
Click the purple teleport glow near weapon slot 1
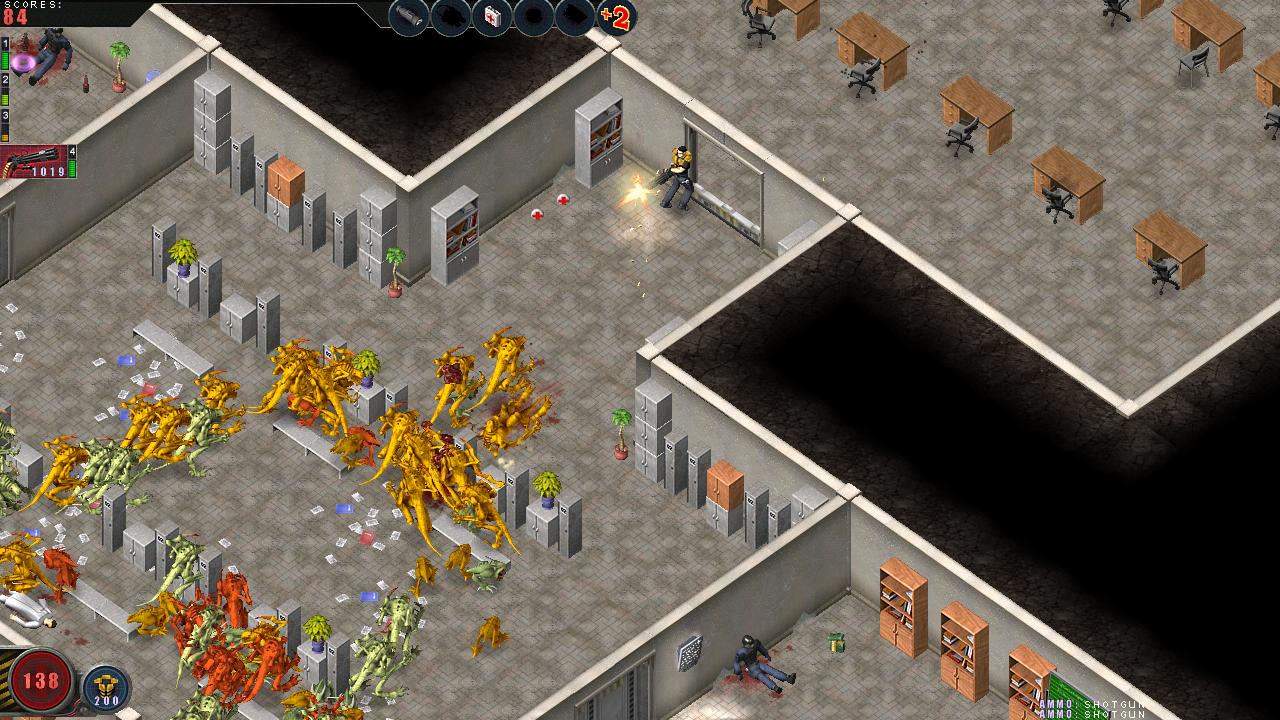[x=24, y=62]
